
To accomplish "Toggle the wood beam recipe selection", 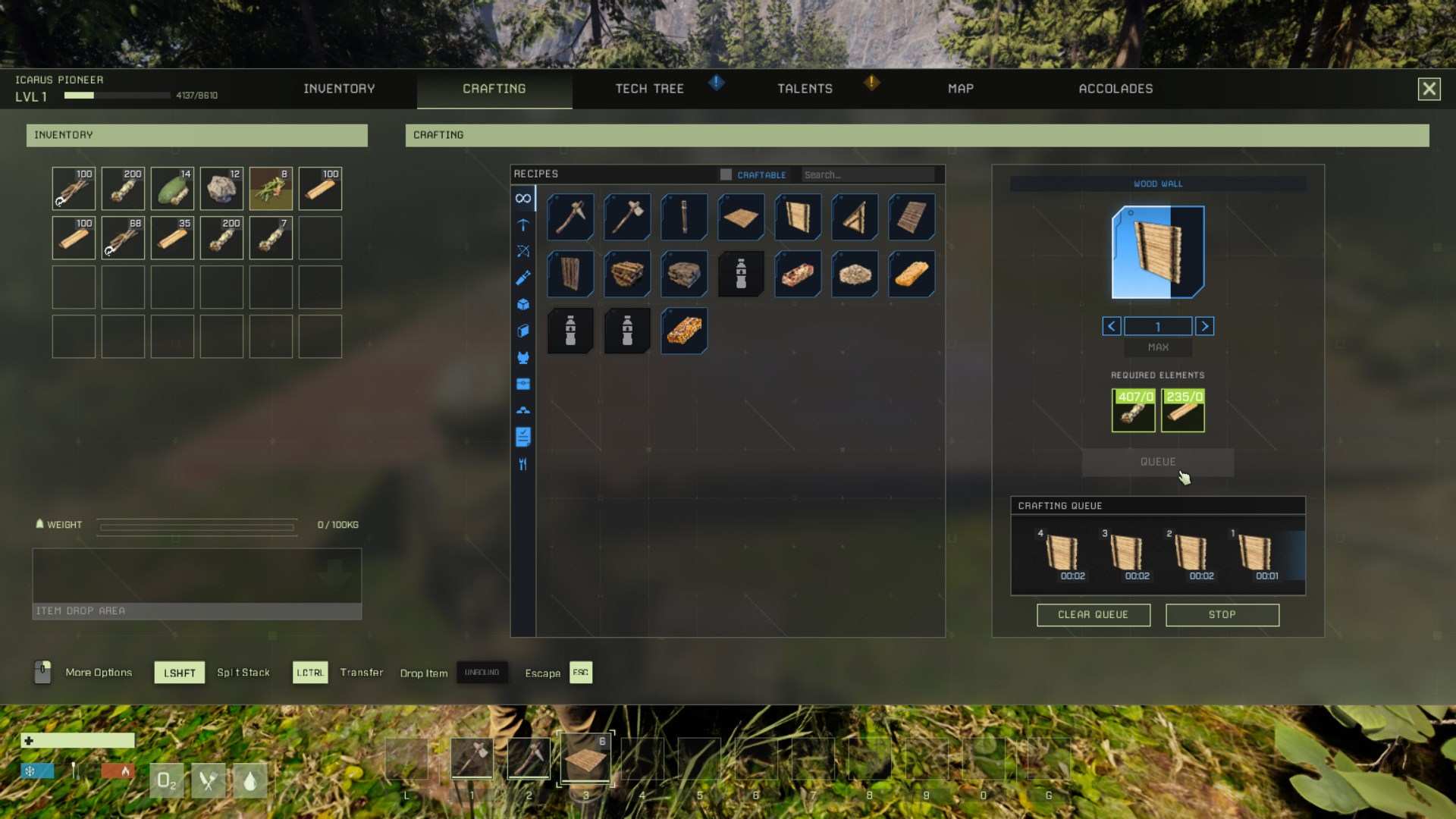I will [570, 275].
